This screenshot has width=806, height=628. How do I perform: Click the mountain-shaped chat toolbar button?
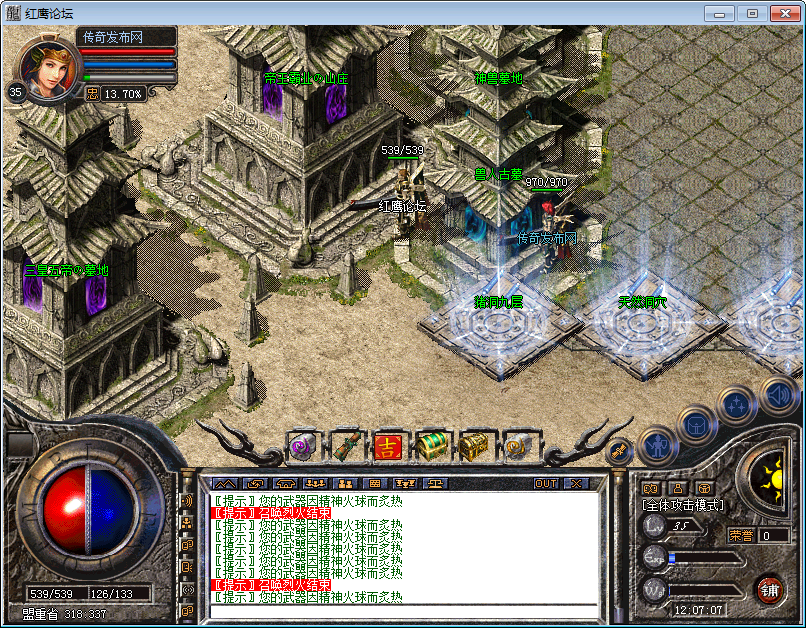tap(224, 483)
